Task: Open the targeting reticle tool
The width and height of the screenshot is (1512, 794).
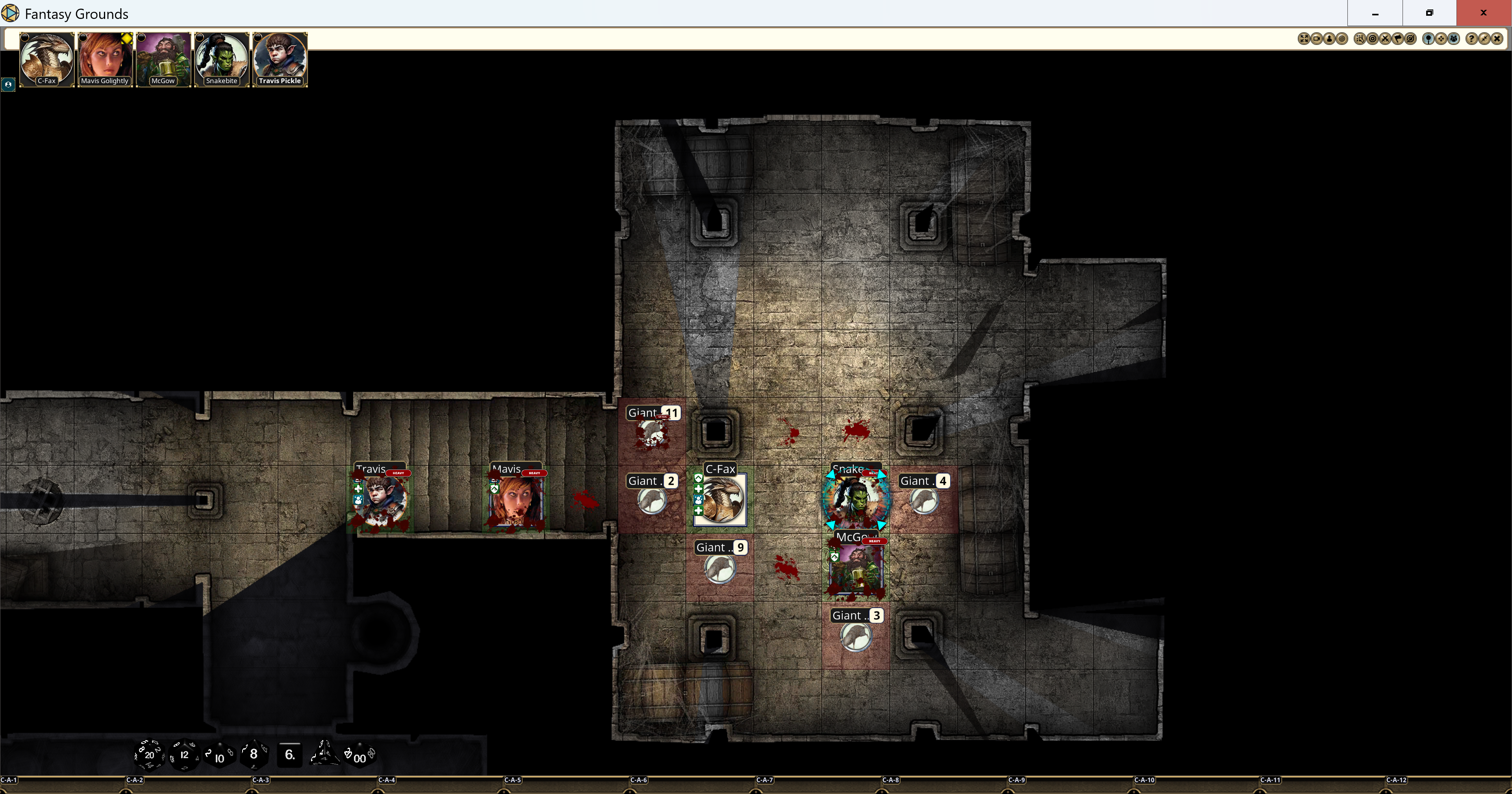Action: click(1373, 39)
